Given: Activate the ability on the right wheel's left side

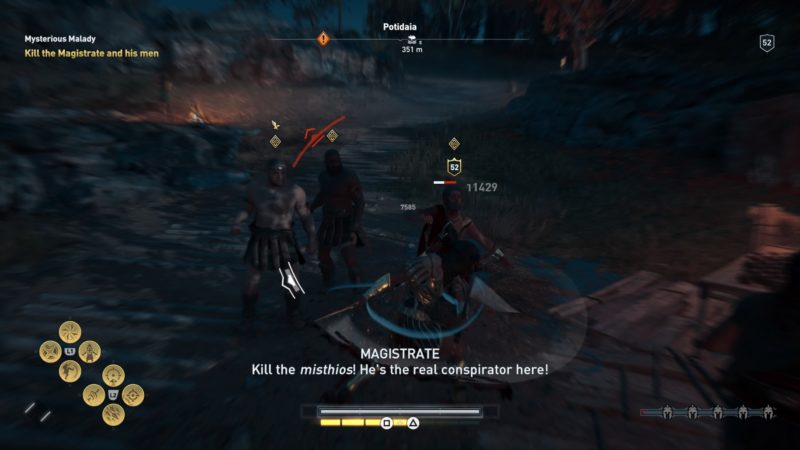Looking at the screenshot, I should (92, 394).
